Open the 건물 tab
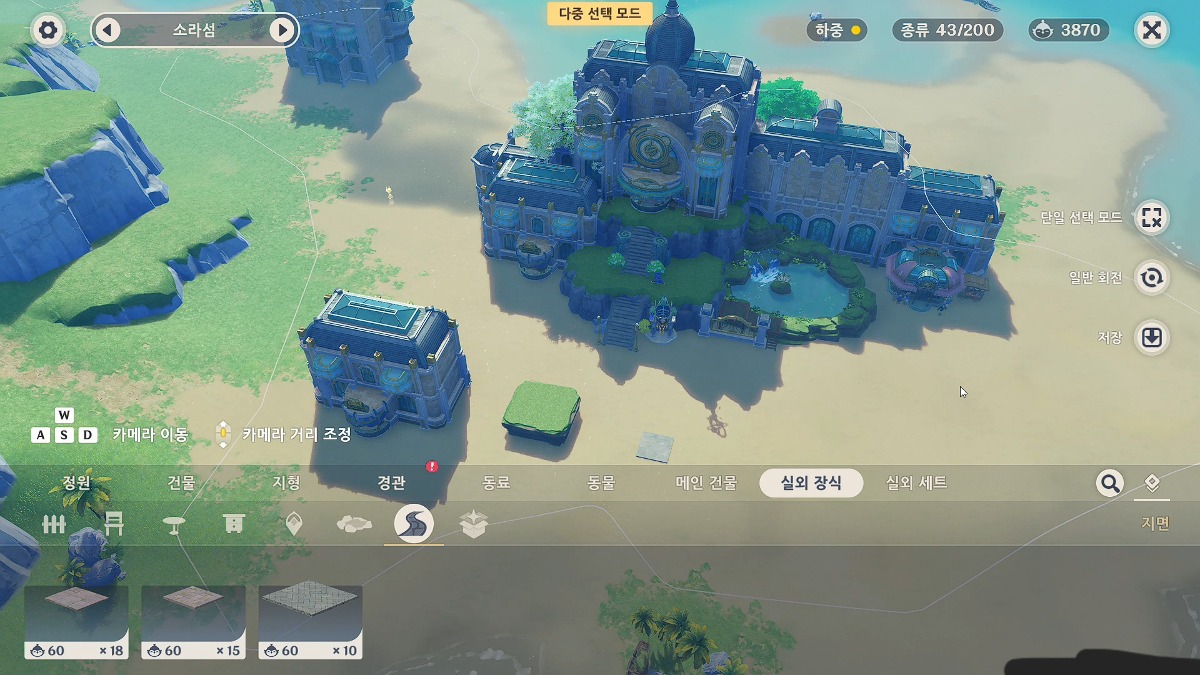The image size is (1200, 675). point(181,483)
